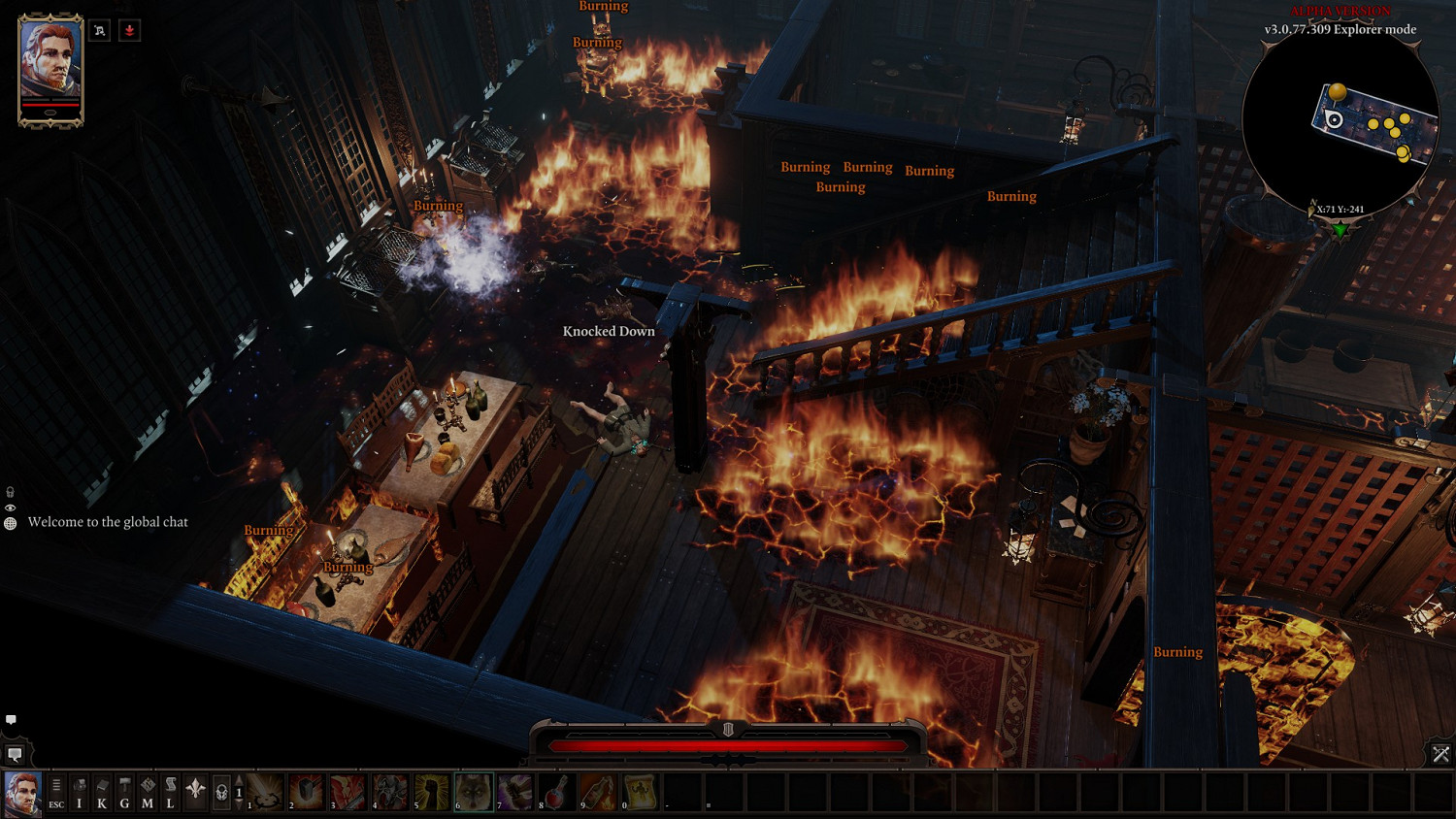Use the red potion in slot 8

click(557, 791)
